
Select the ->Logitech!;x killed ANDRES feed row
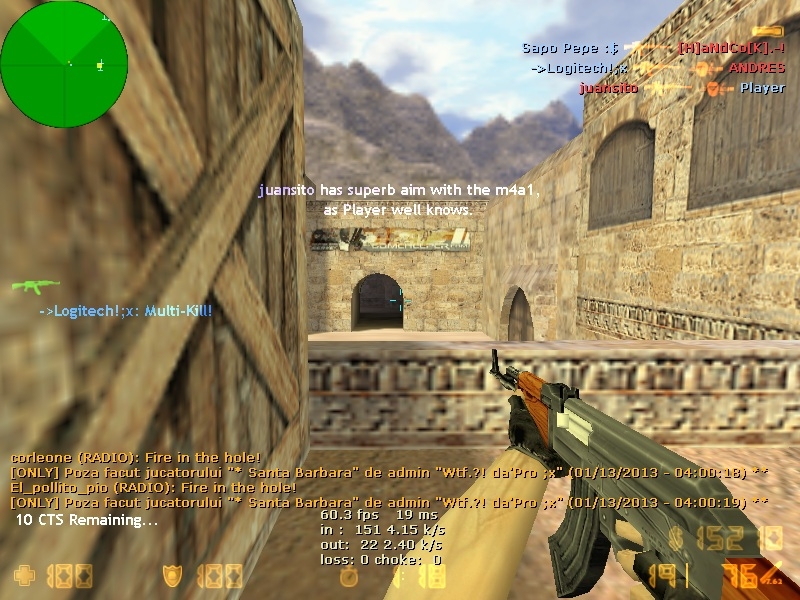658,68
